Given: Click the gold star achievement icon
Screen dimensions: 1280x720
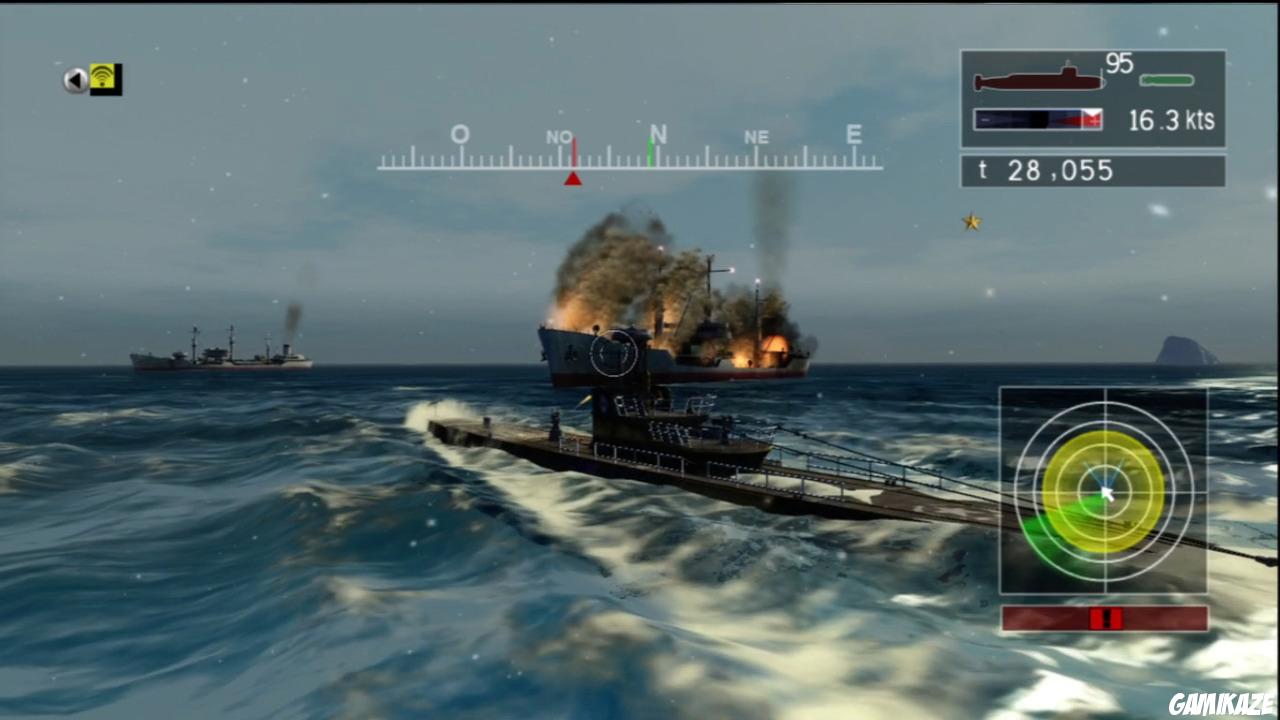Looking at the screenshot, I should click(x=971, y=223).
